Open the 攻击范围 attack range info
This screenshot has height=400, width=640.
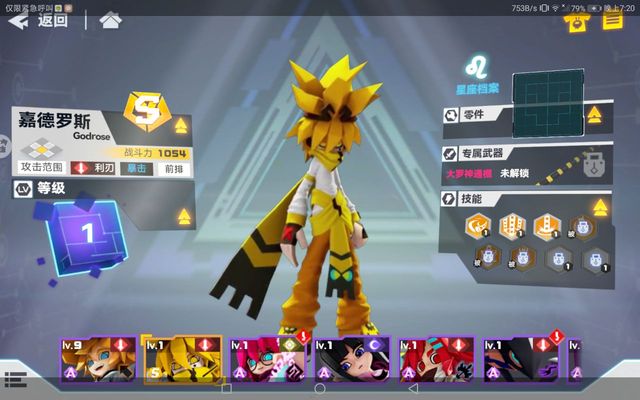[x=42, y=168]
